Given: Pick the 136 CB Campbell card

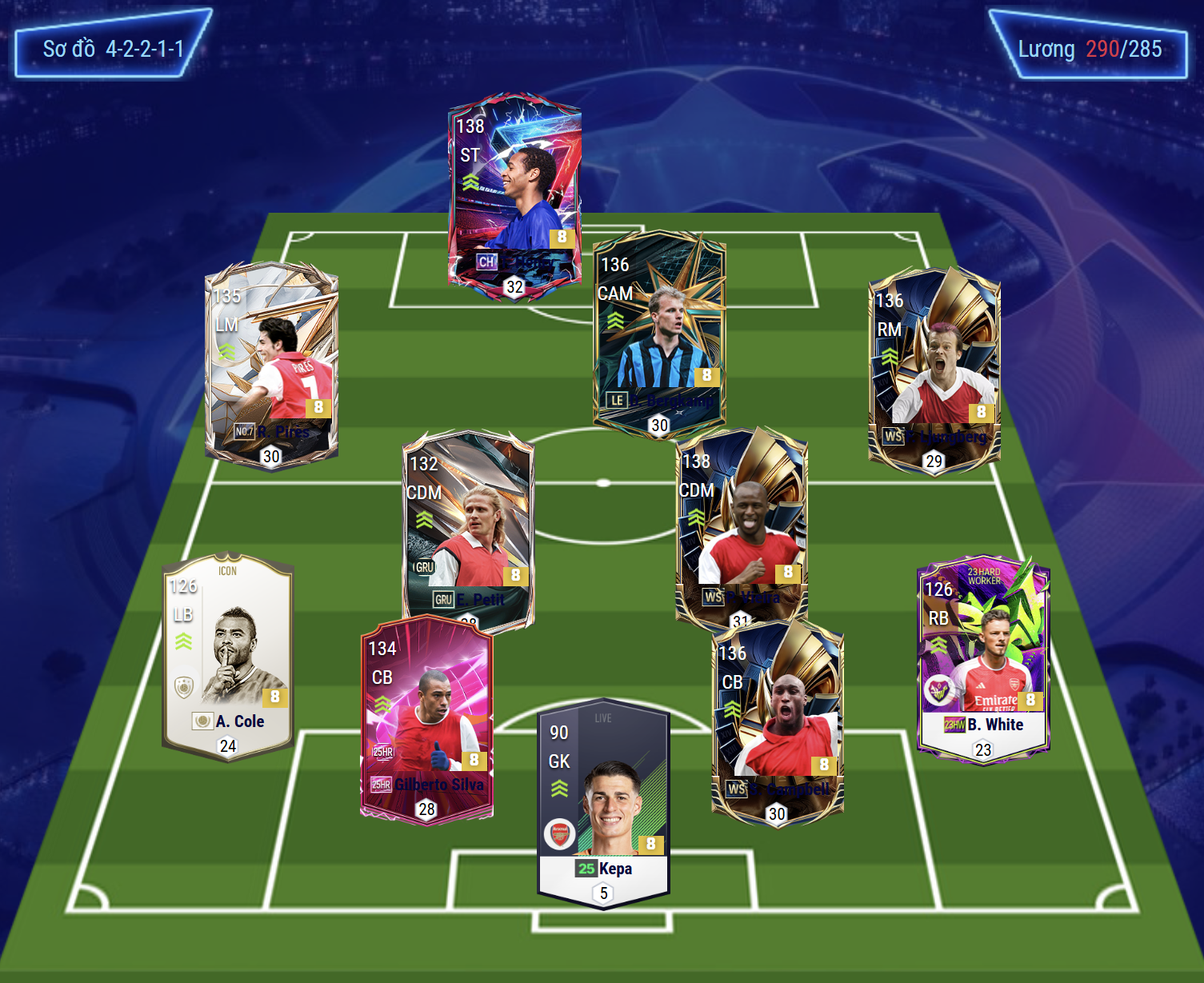Looking at the screenshot, I should coord(778,720).
